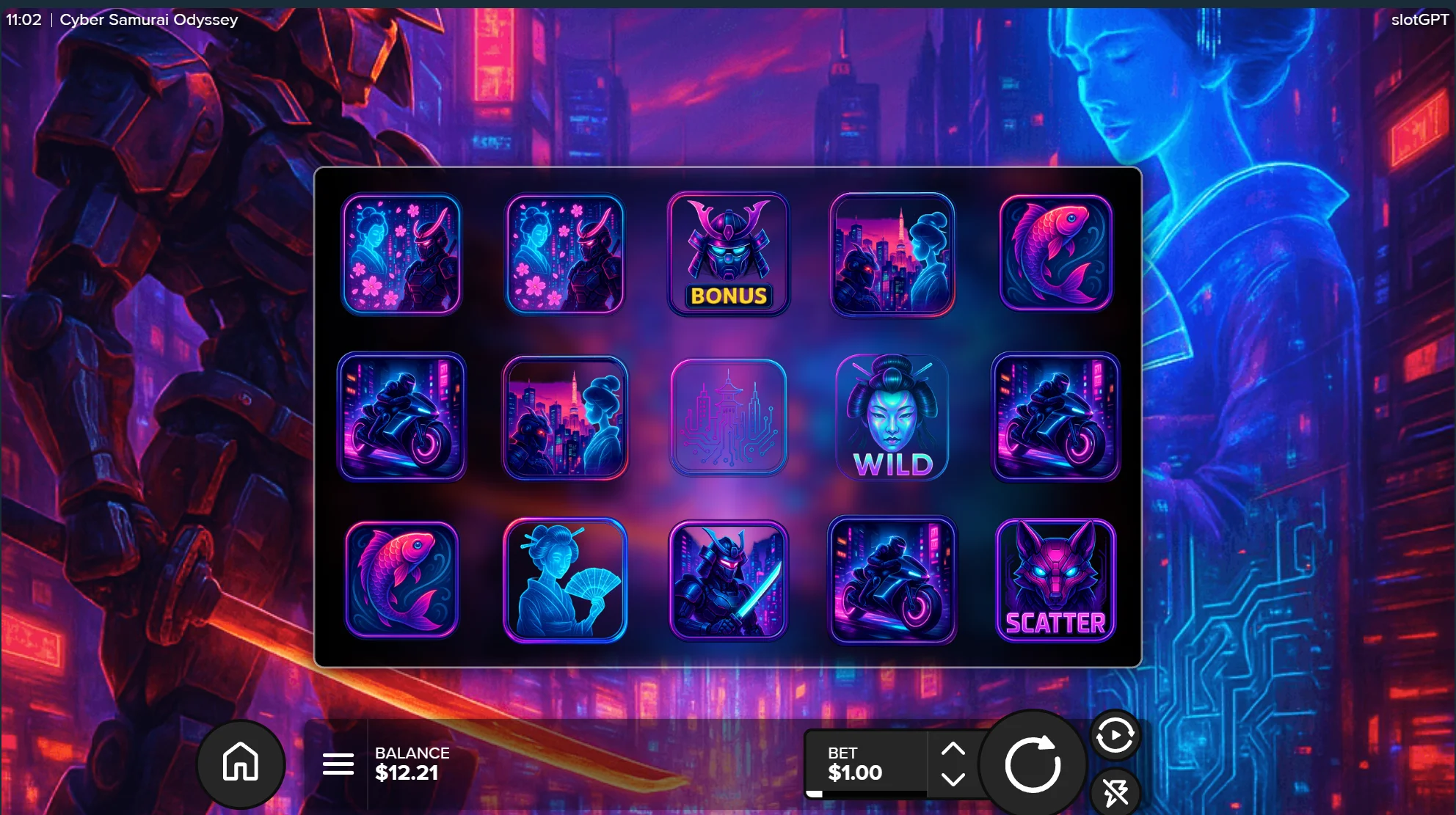Click the SCATTER cyber fox symbol
1456x815 pixels.
coord(1055,580)
